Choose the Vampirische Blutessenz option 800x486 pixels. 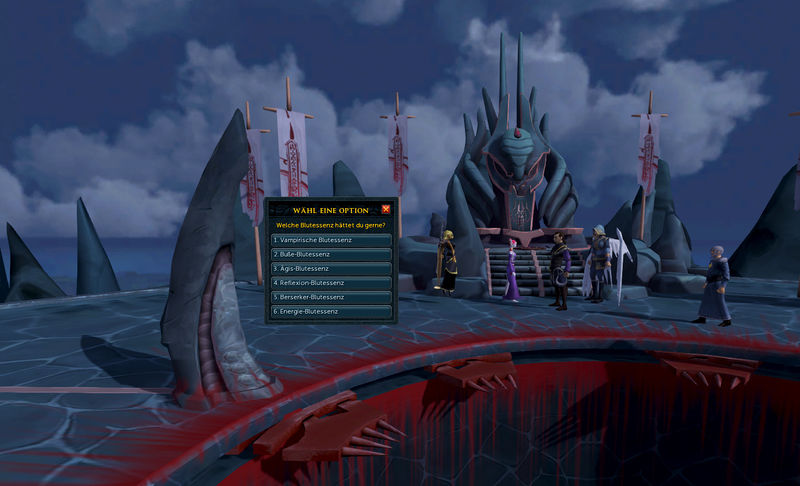[331, 240]
